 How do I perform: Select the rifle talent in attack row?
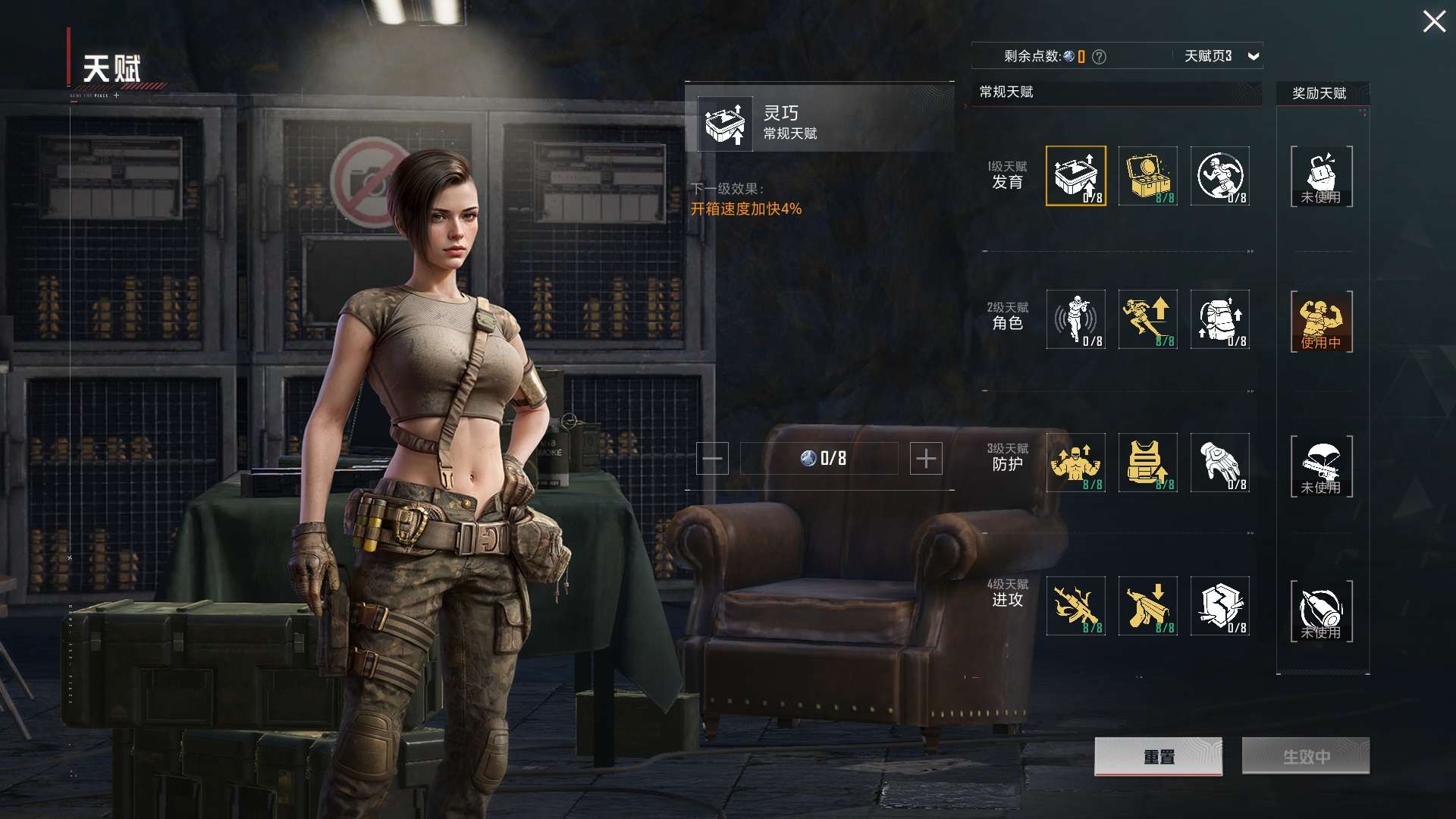click(1075, 606)
